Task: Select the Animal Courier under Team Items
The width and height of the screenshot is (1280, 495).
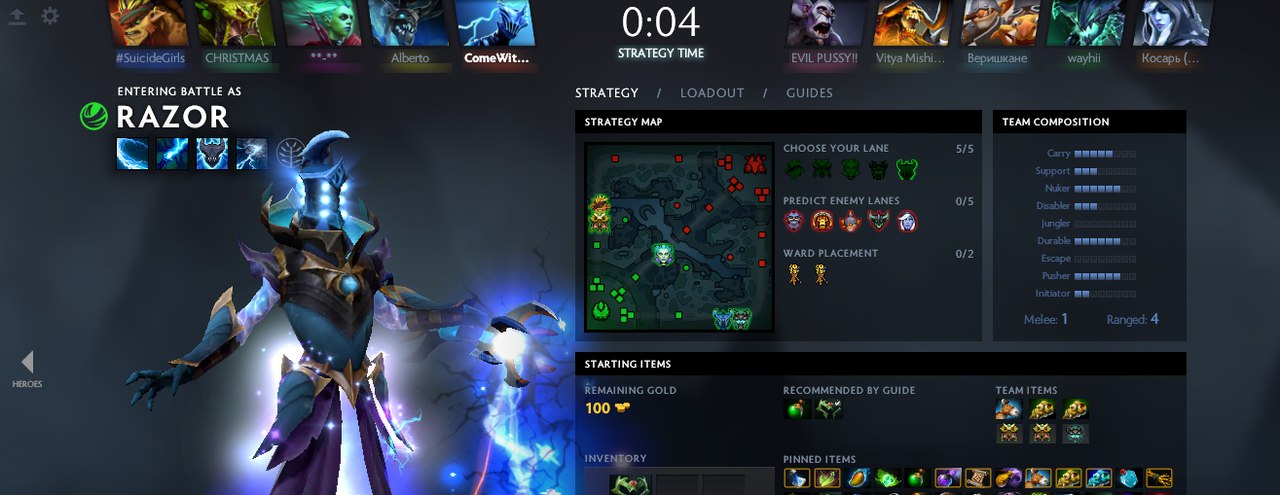Action: (x=1008, y=409)
